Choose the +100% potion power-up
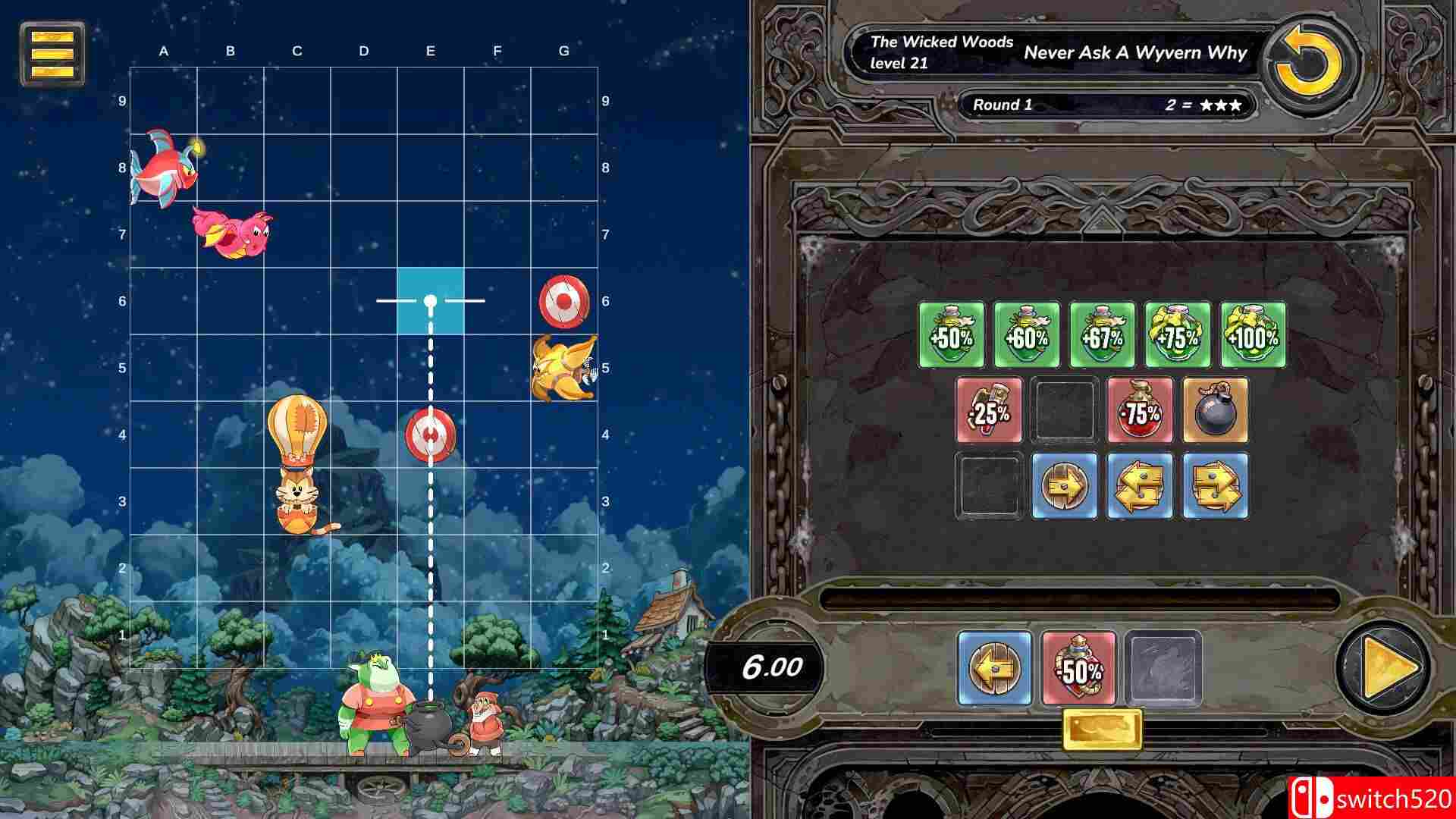 1251,336
